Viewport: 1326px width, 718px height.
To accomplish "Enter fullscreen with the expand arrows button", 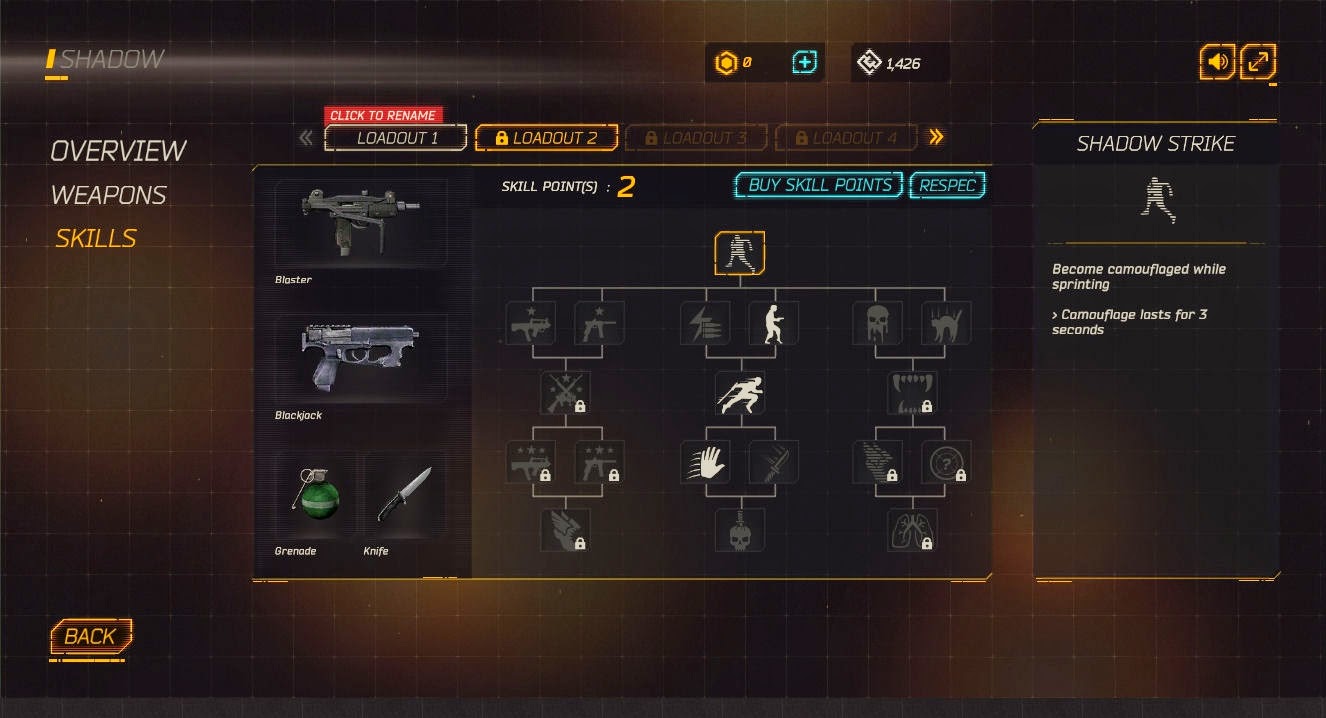I will pyautogui.click(x=1258, y=62).
